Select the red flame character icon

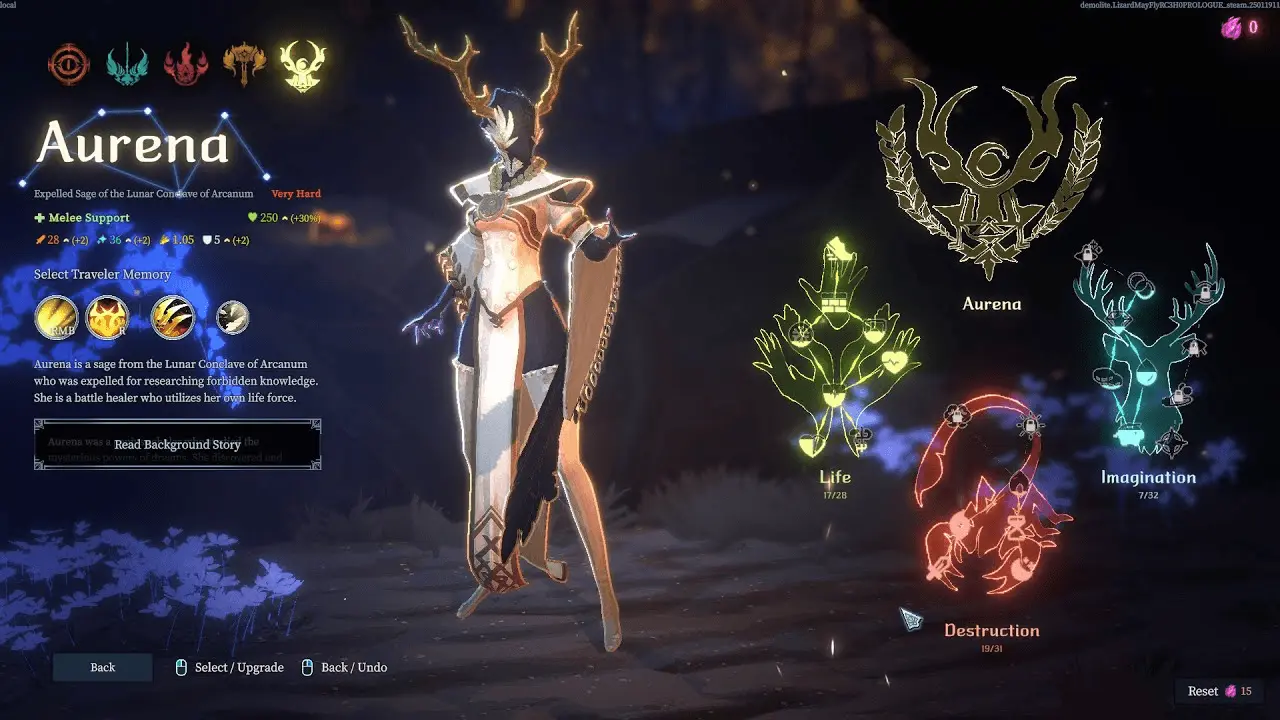pyautogui.click(x=186, y=64)
